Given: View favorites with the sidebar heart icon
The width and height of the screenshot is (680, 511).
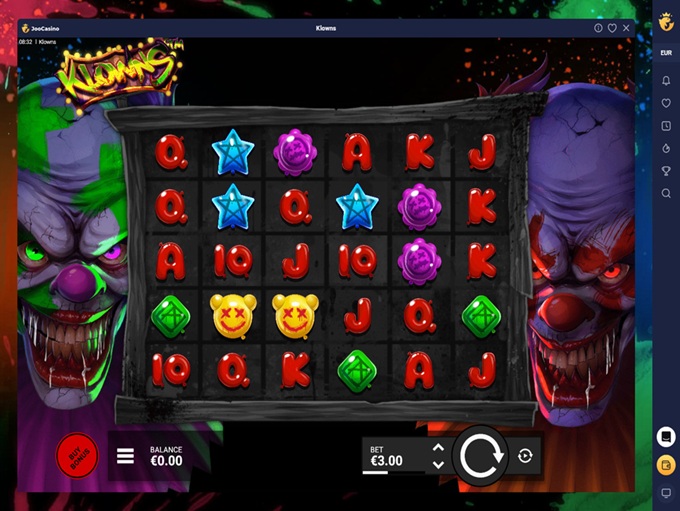Looking at the screenshot, I should pos(666,103).
